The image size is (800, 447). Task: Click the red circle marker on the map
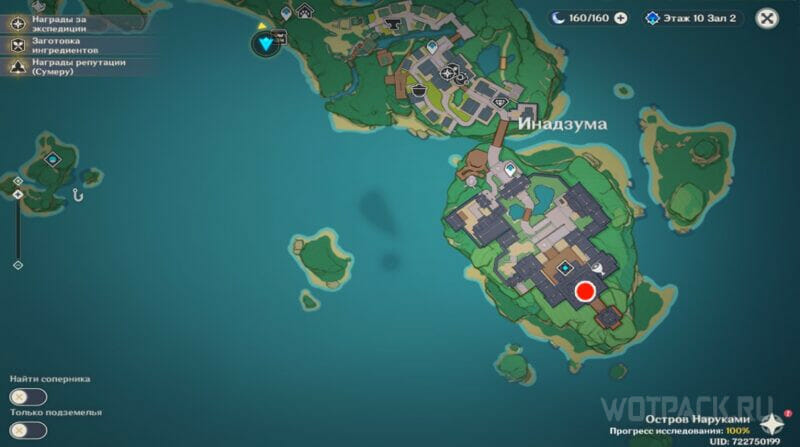tap(585, 291)
